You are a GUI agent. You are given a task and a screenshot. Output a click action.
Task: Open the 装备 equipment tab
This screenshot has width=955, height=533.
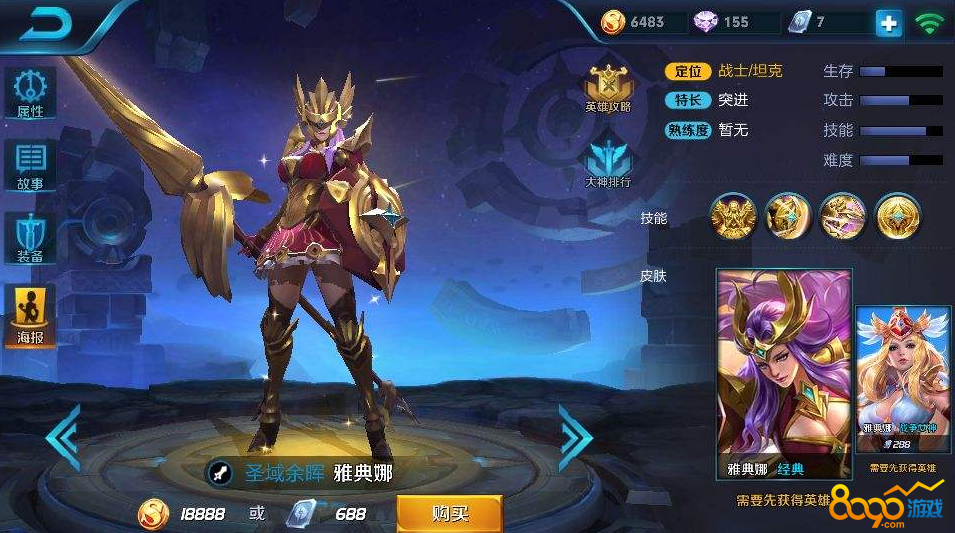[30, 238]
